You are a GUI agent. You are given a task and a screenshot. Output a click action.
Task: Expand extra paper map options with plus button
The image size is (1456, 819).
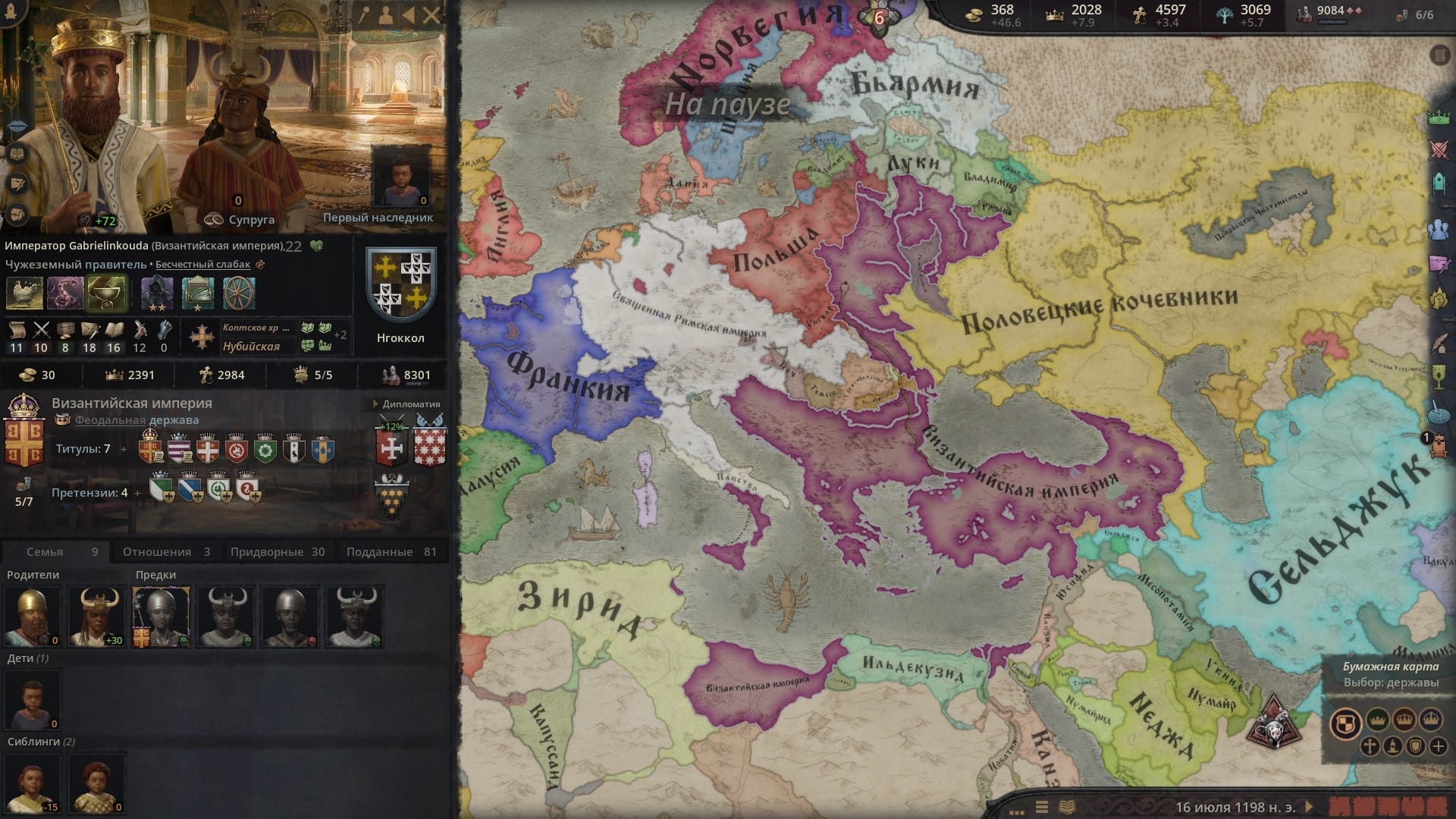click(1439, 748)
